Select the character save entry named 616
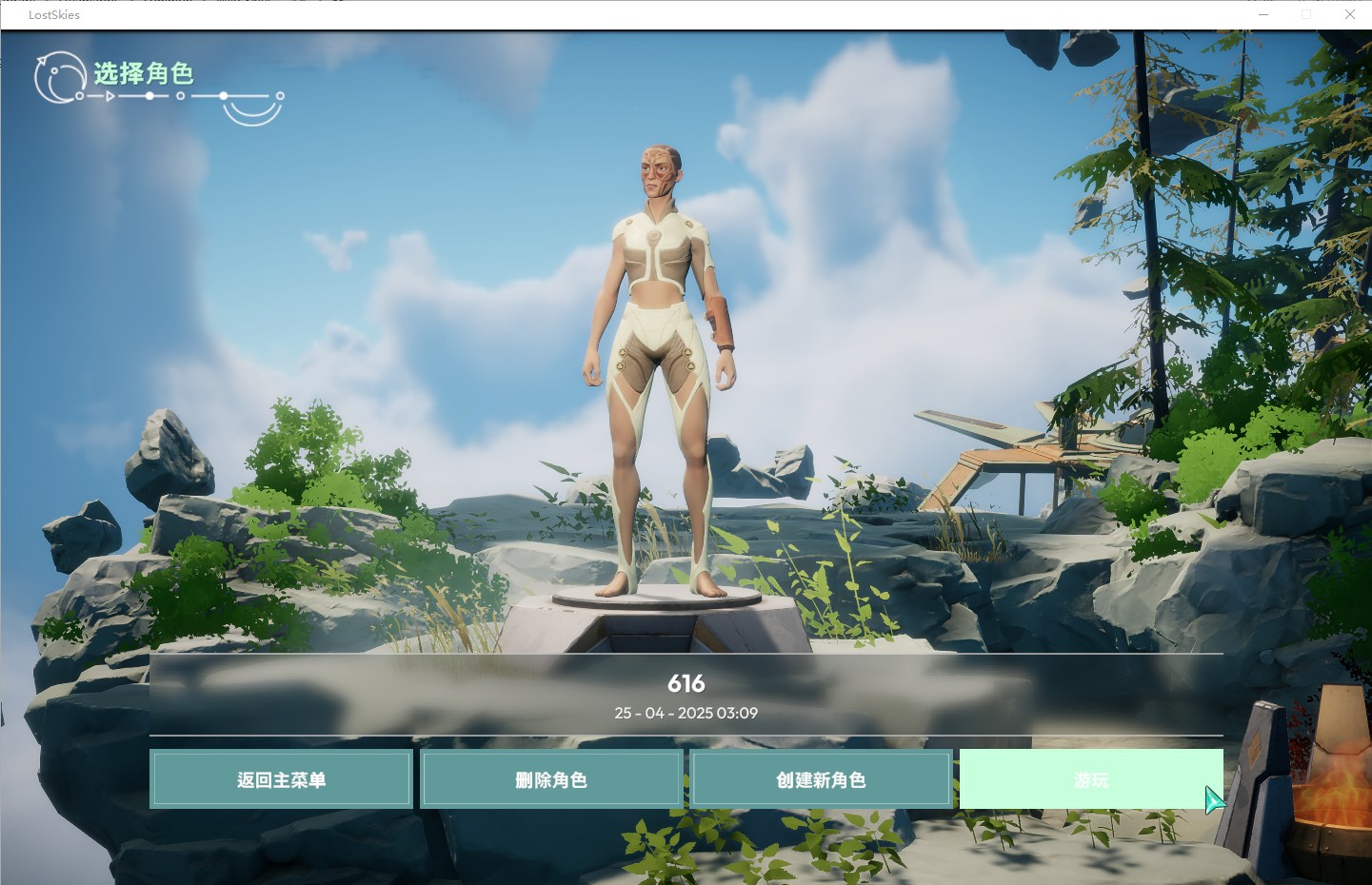The width and height of the screenshot is (1372, 885). pyautogui.click(x=686, y=695)
